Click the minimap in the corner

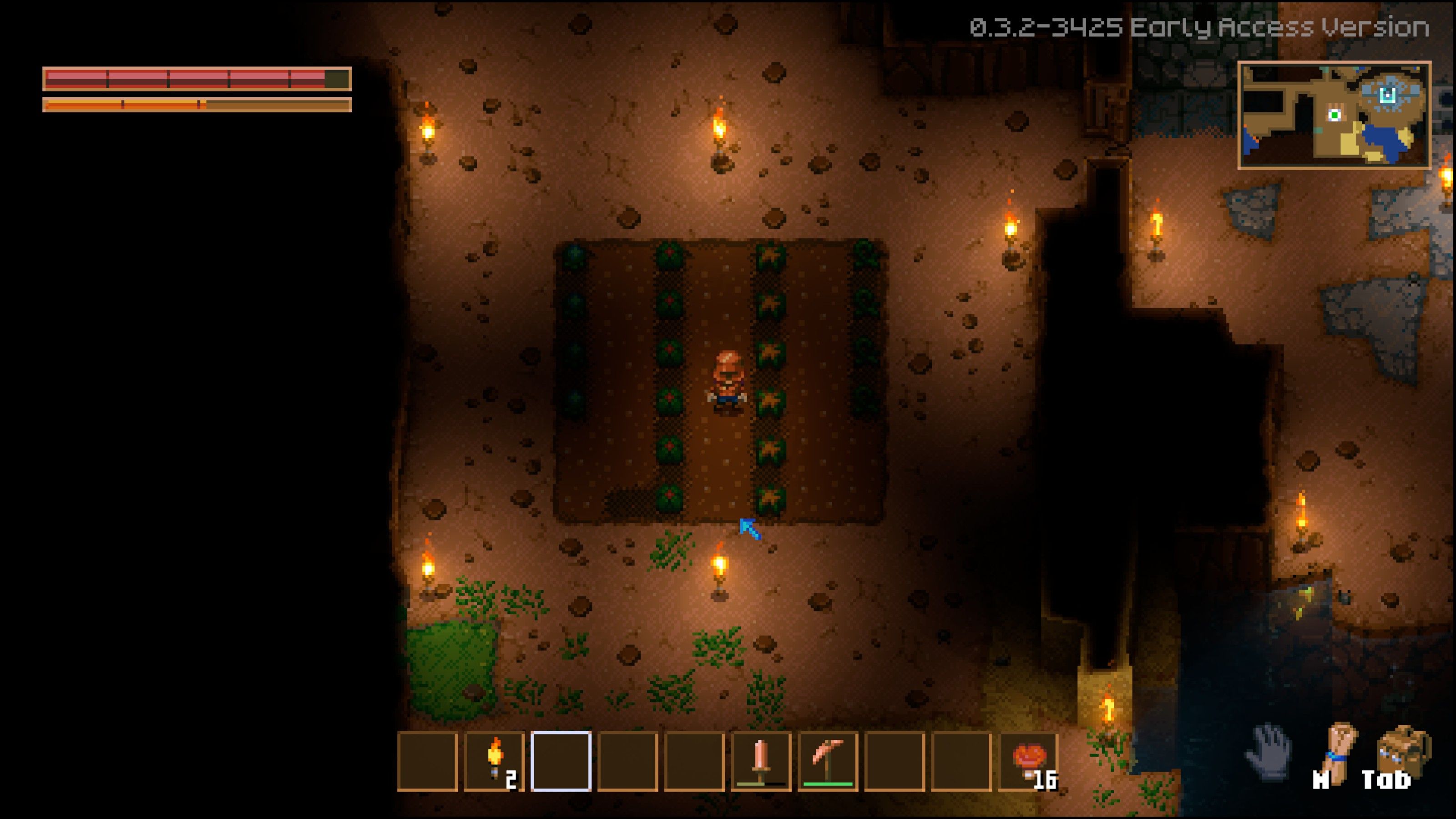[x=1334, y=115]
